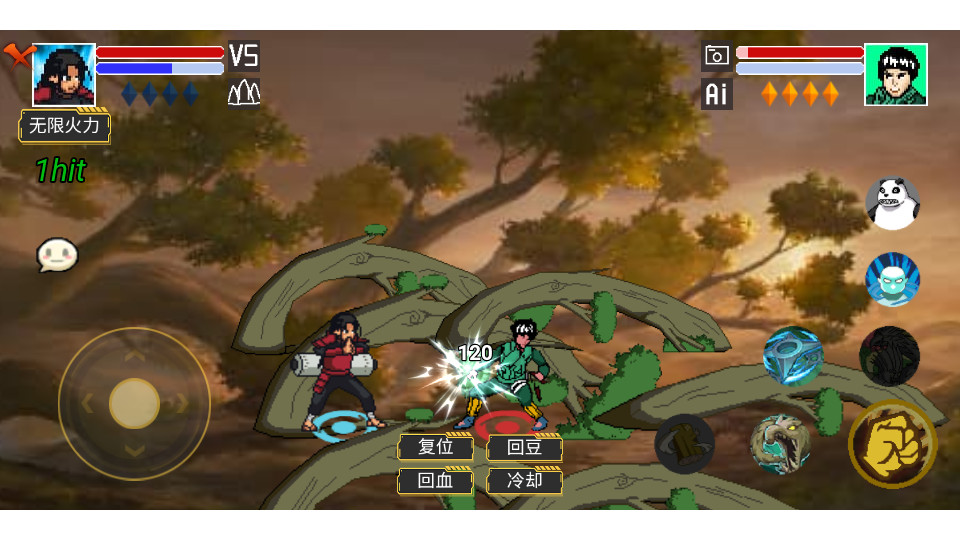Use the wooden log substitution skill
The height and width of the screenshot is (540, 960).
(x=685, y=443)
